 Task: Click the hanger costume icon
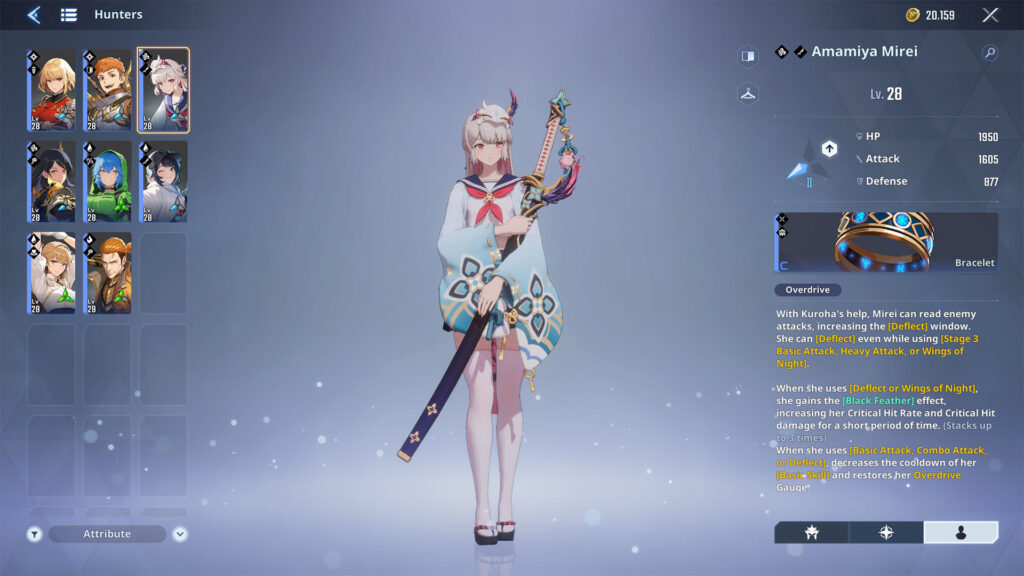747,94
